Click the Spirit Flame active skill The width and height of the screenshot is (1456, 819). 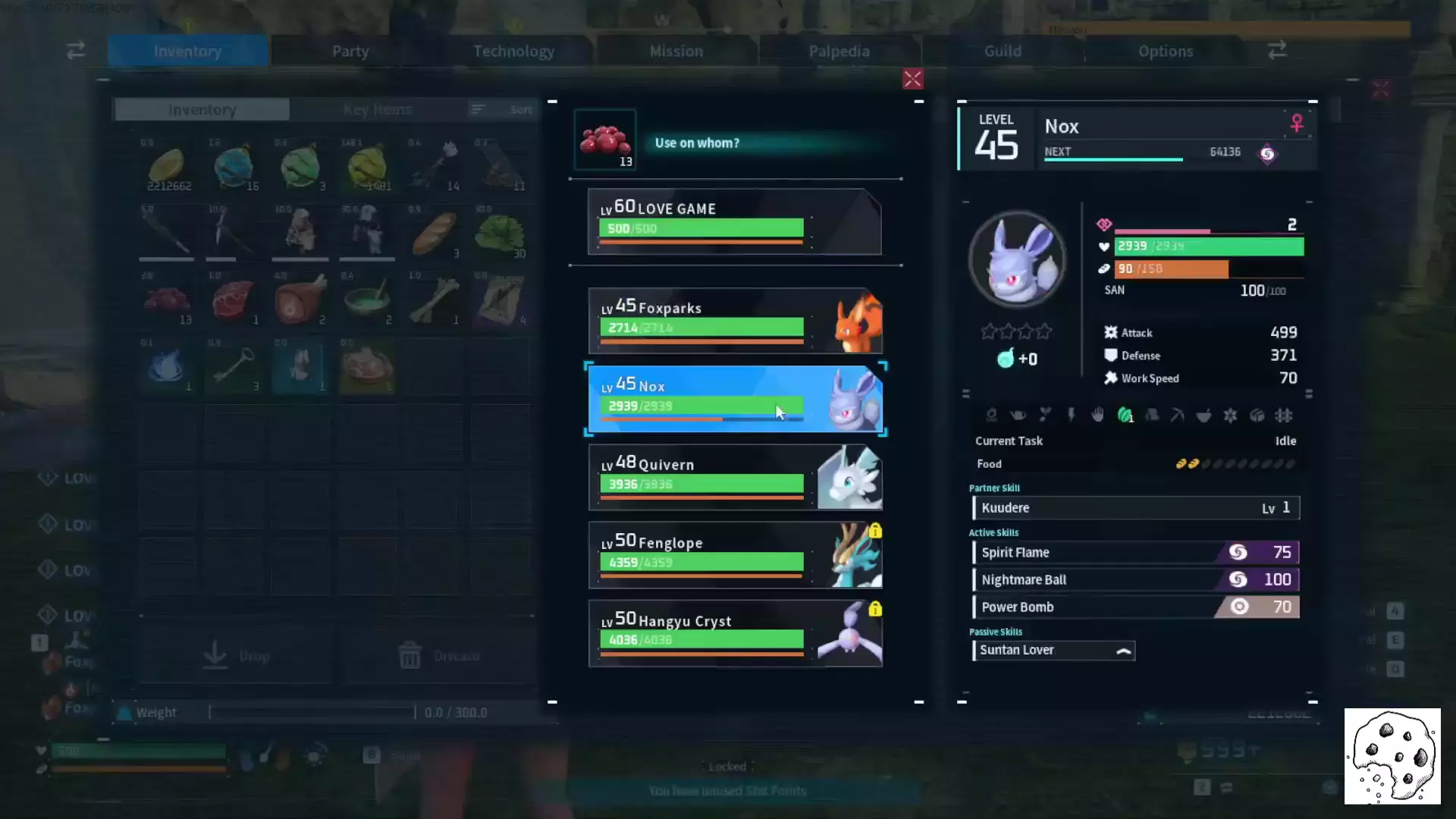(x=1135, y=552)
